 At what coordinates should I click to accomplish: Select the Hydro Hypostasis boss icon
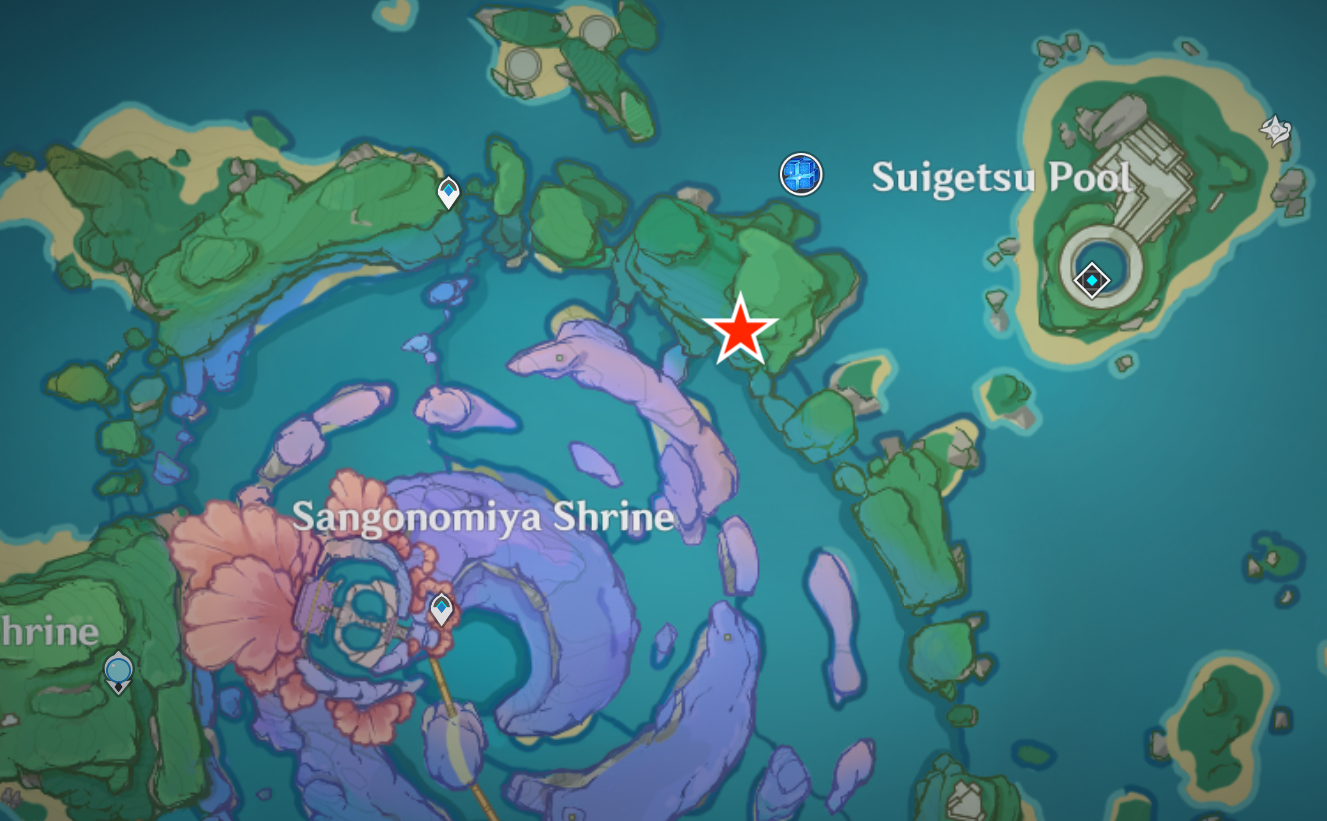point(801,174)
